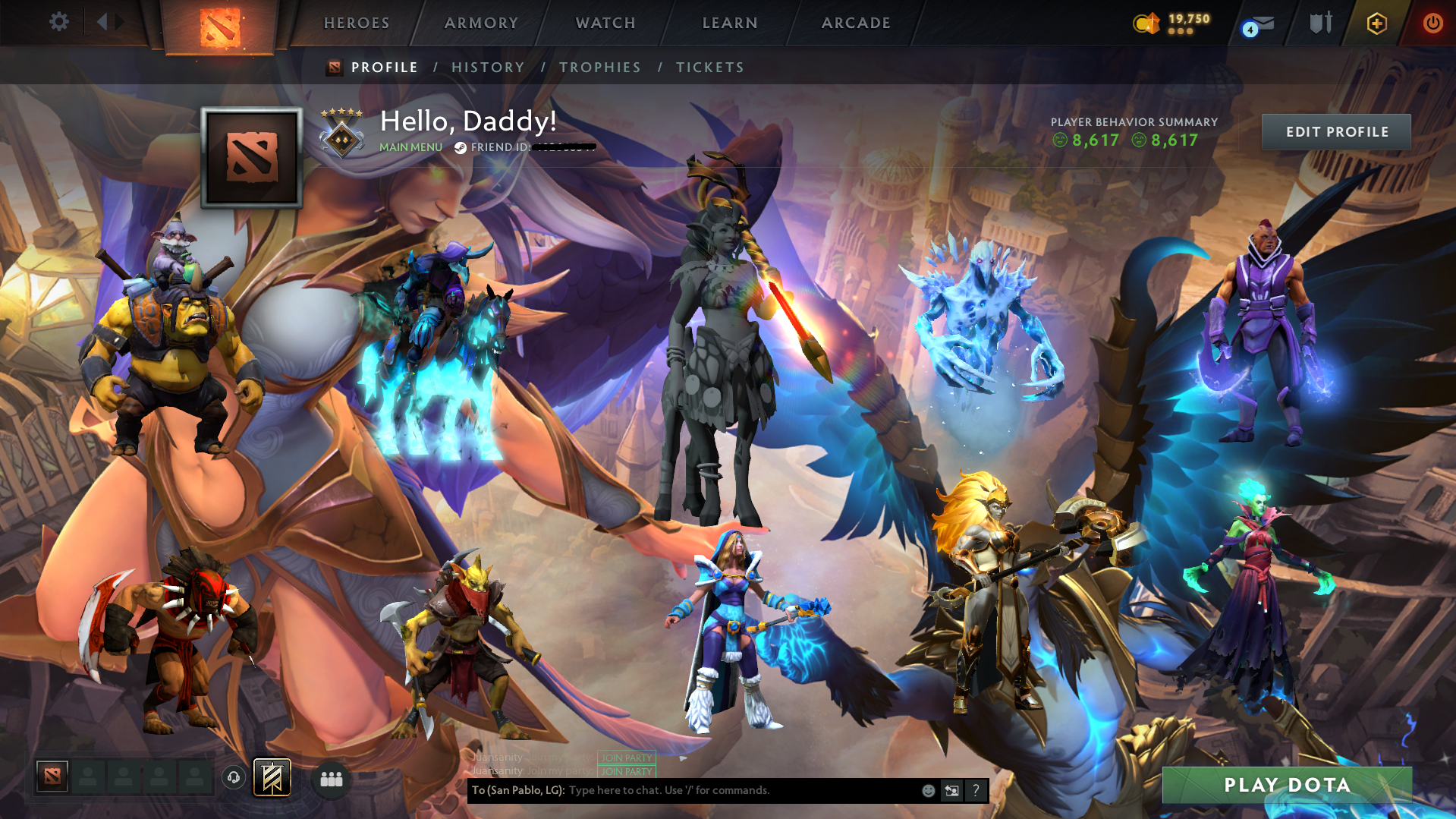This screenshot has height=819, width=1456.
Task: Toggle voice chat with the headset icon
Action: click(234, 778)
